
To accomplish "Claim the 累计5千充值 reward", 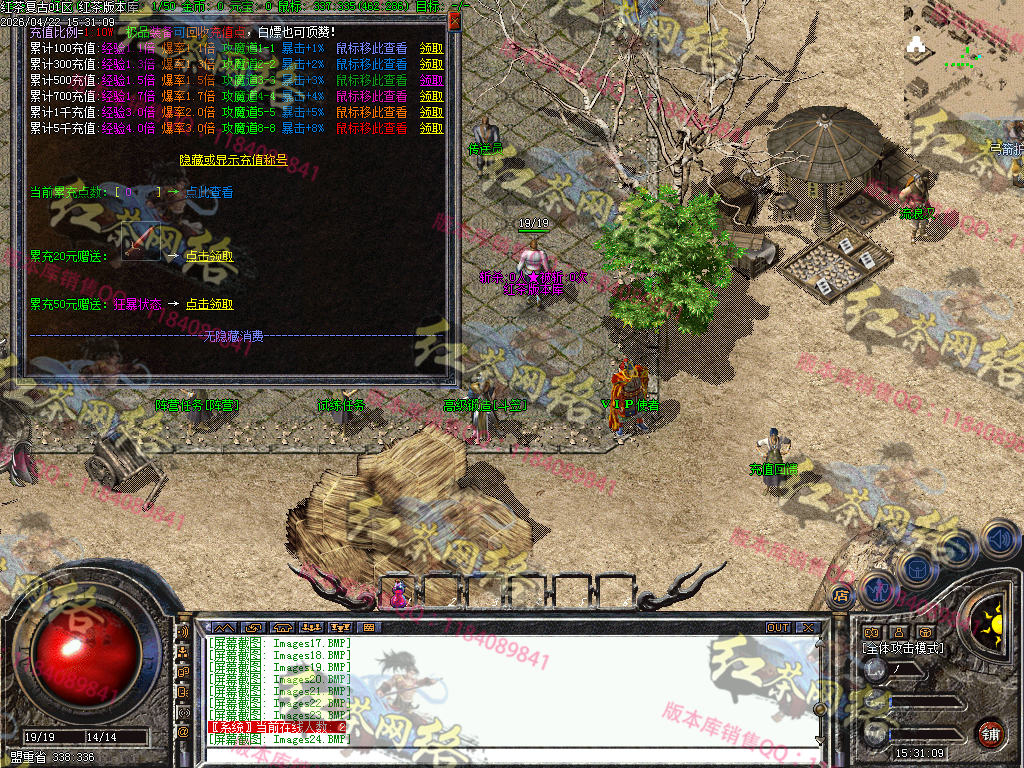I will pos(431,128).
